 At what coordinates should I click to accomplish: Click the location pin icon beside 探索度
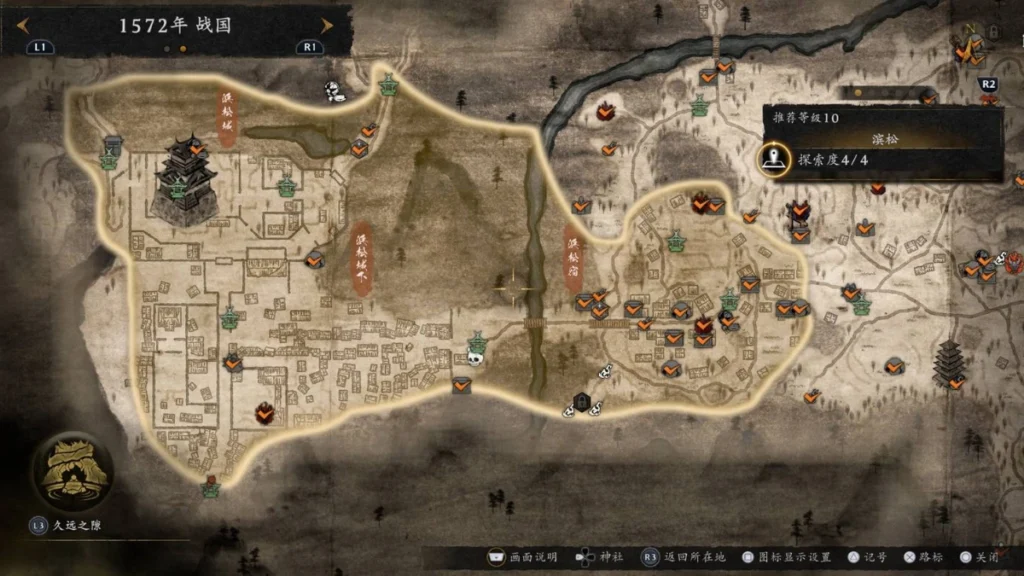[x=772, y=159]
